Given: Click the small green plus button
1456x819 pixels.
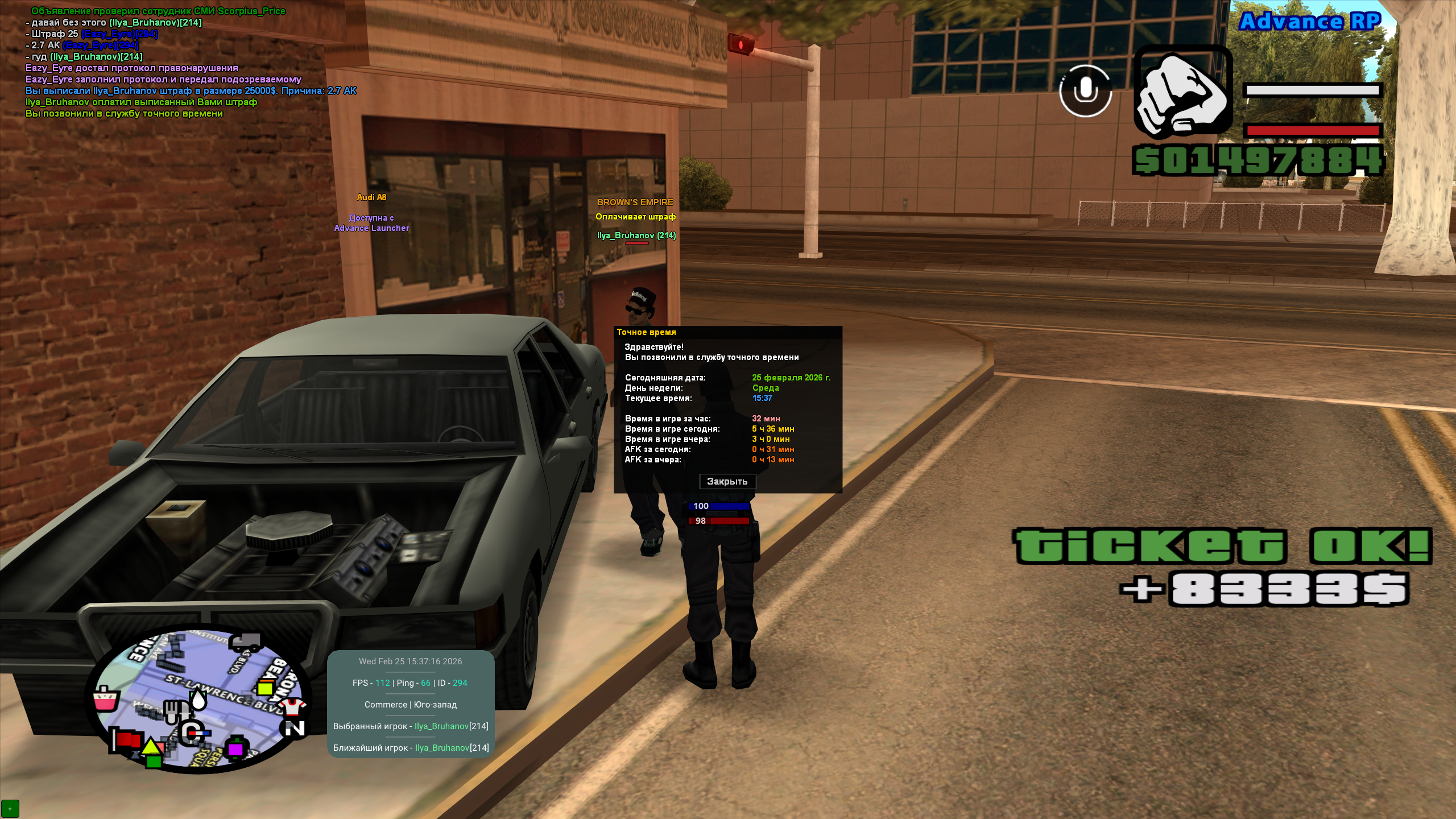Looking at the screenshot, I should [x=10, y=808].
